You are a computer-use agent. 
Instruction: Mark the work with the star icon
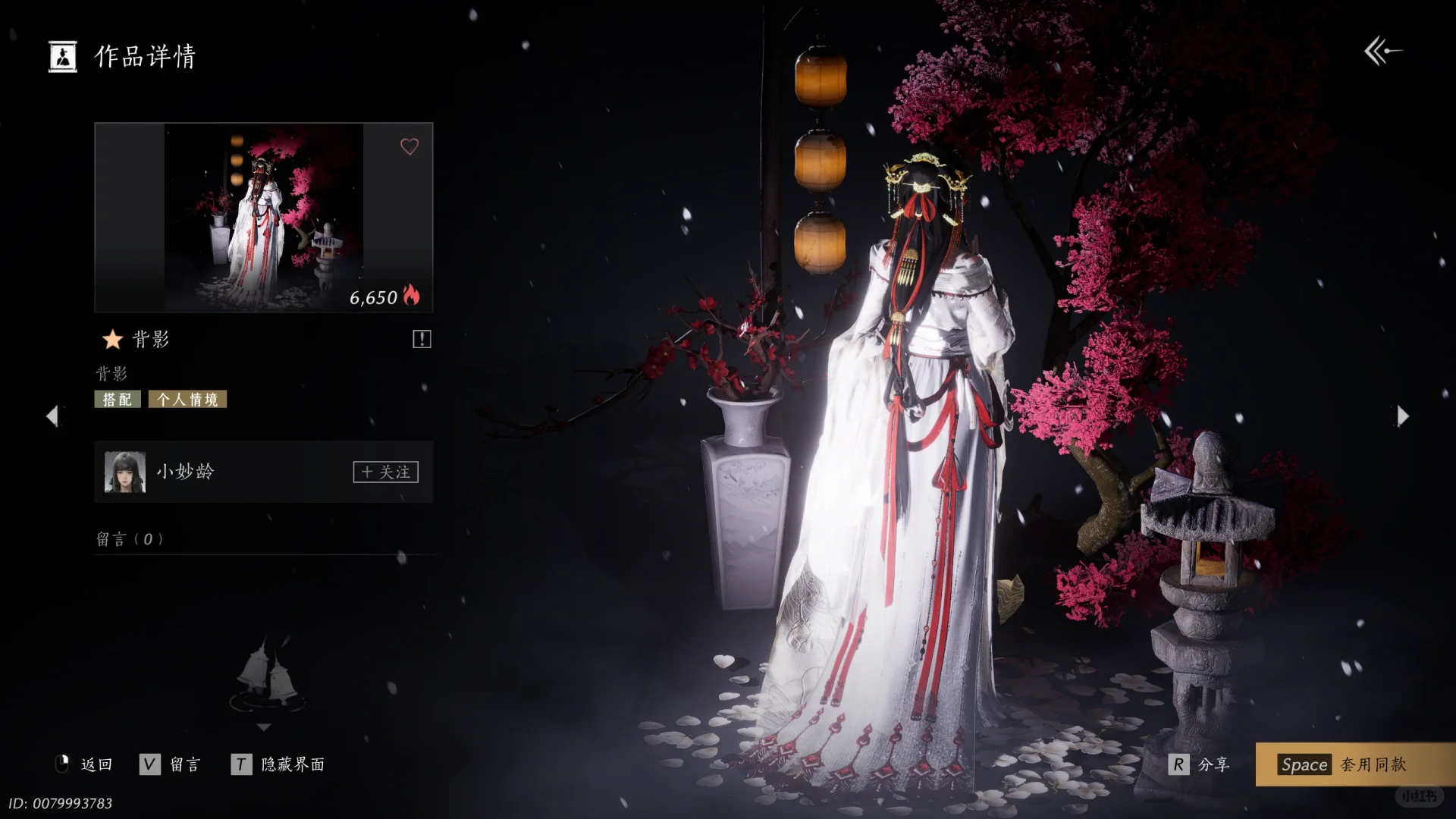112,339
